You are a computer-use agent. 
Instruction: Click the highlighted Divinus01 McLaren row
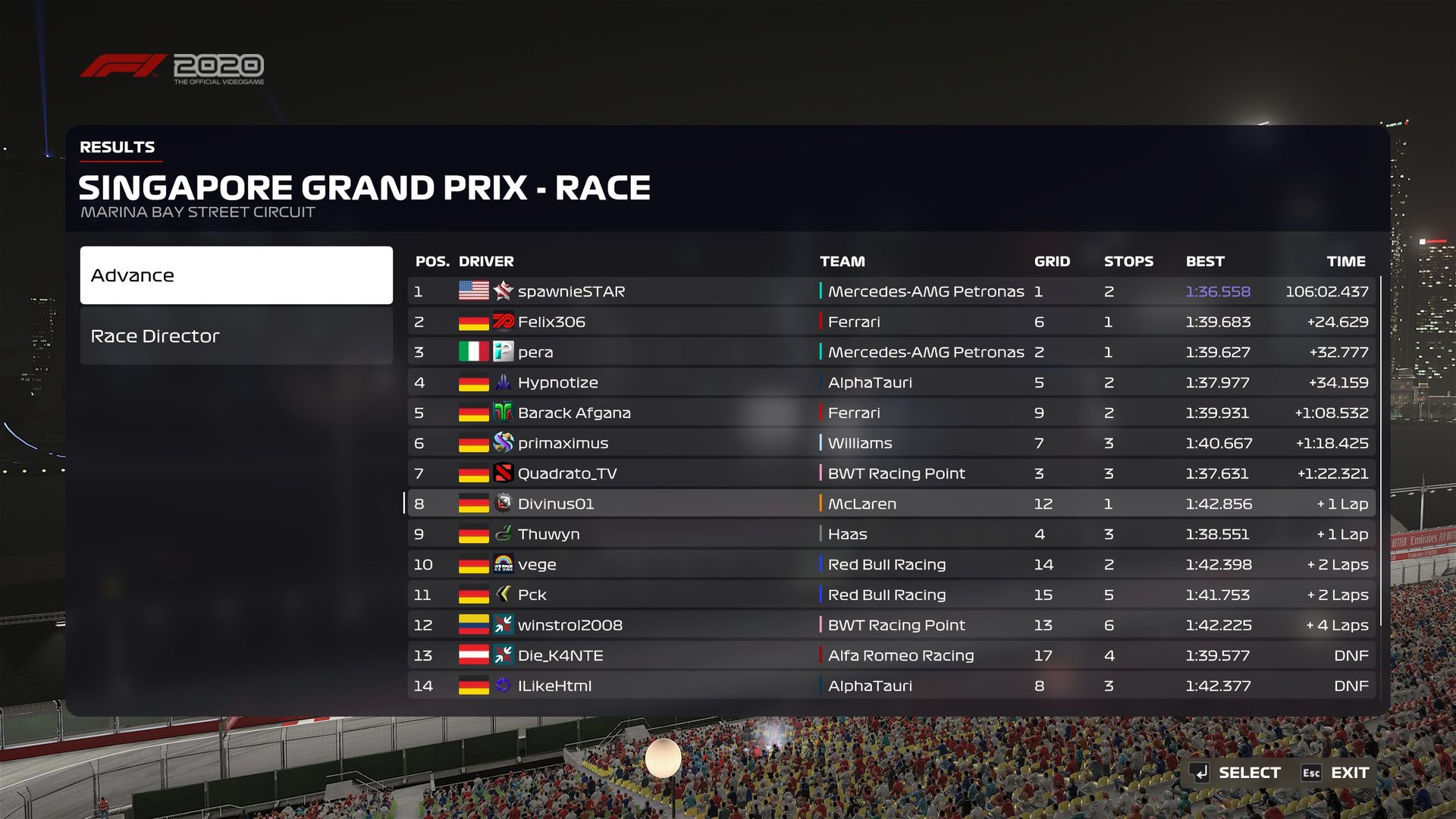[x=891, y=504]
